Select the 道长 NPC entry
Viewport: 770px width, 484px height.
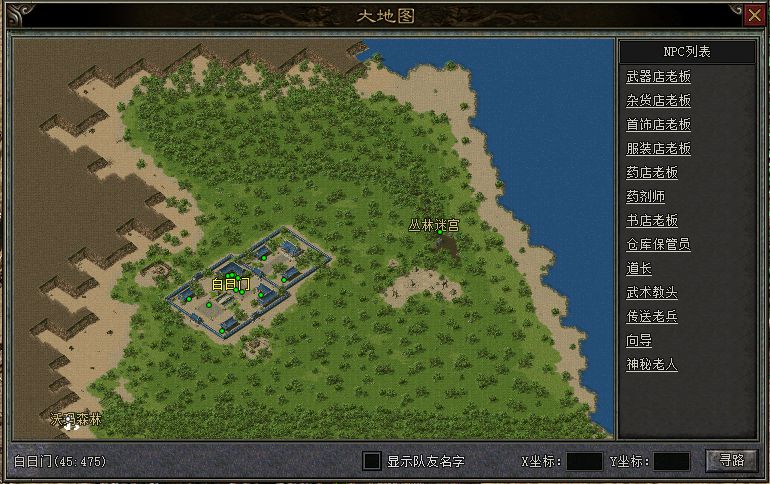[639, 269]
